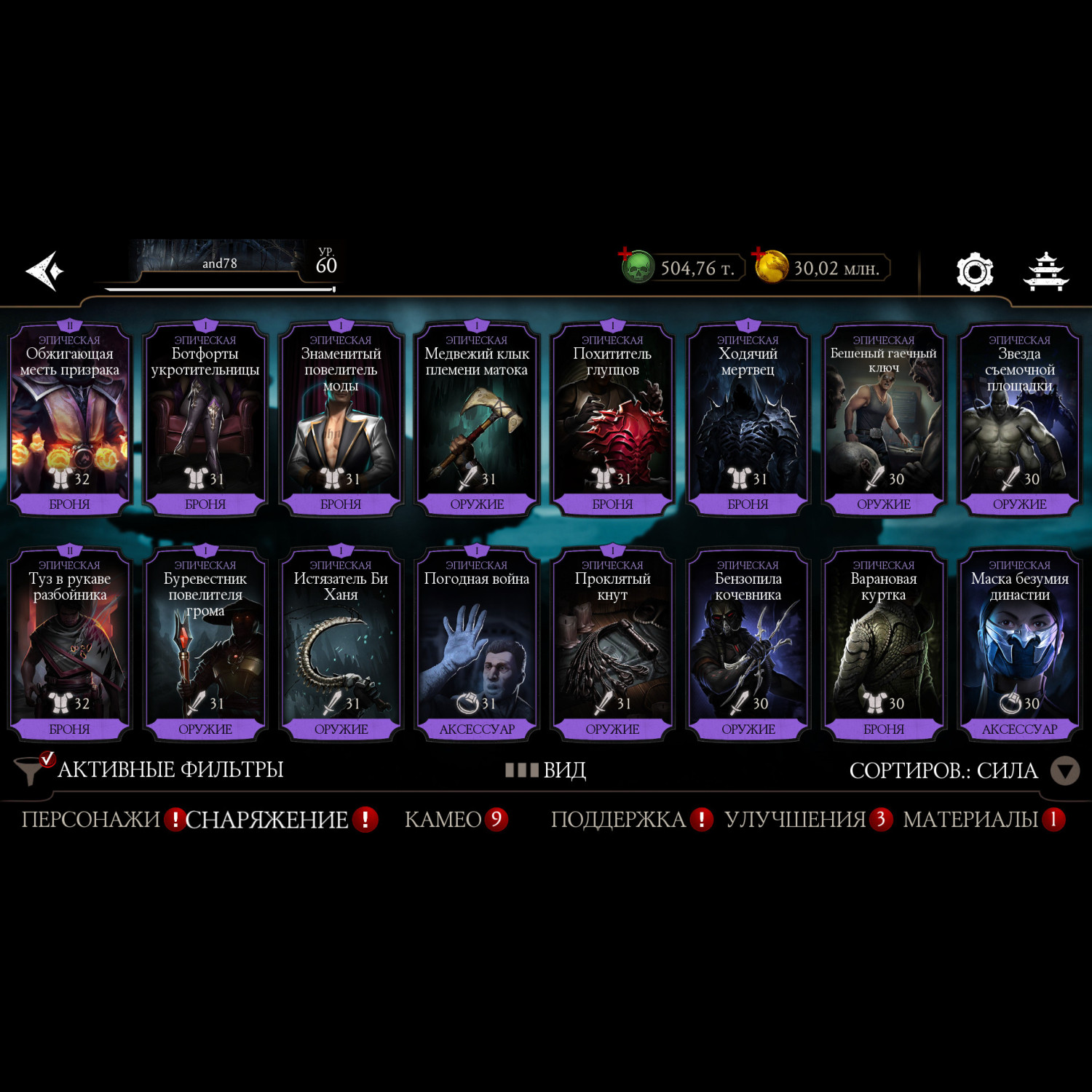Viewport: 1092px width, 1092px height.
Task: Open the sort by Сила dropdown
Action: (x=1064, y=771)
